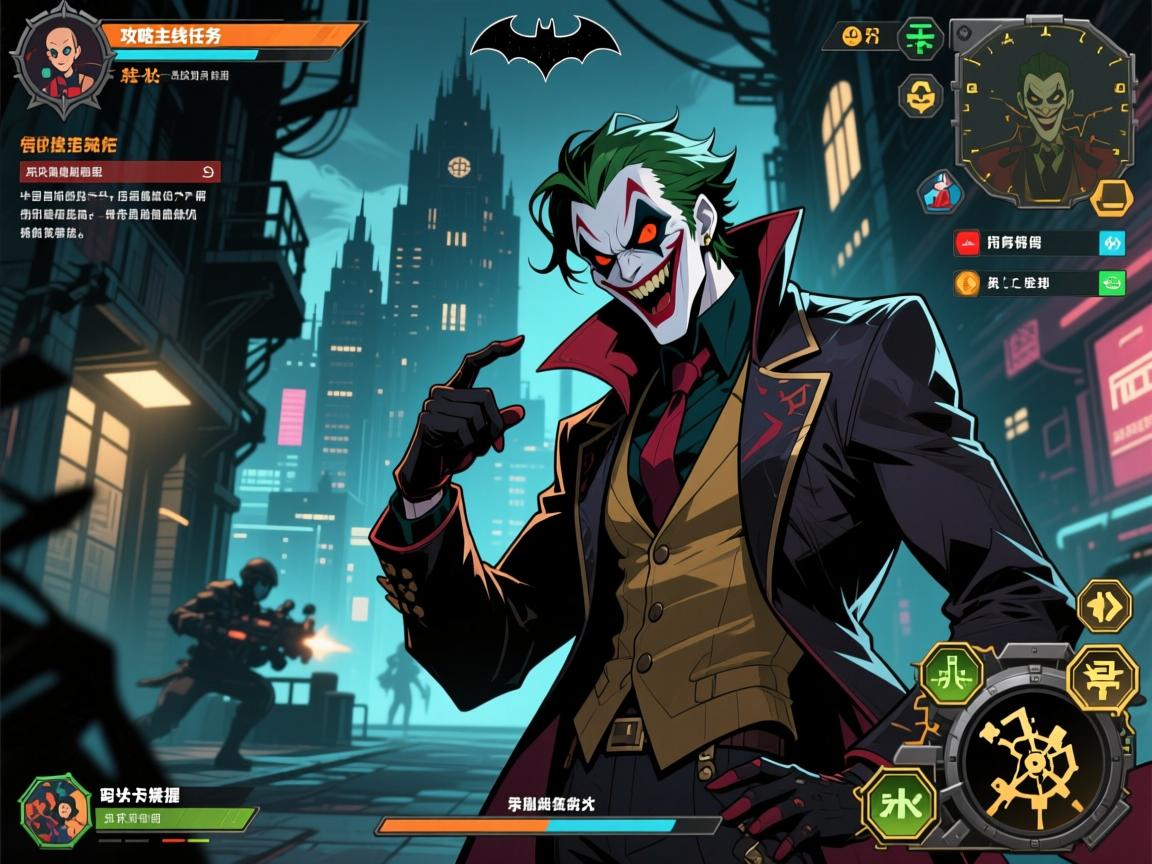Screen dimensions: 1152x864
Task: Open the orange main quest banner
Action: pos(230,35)
